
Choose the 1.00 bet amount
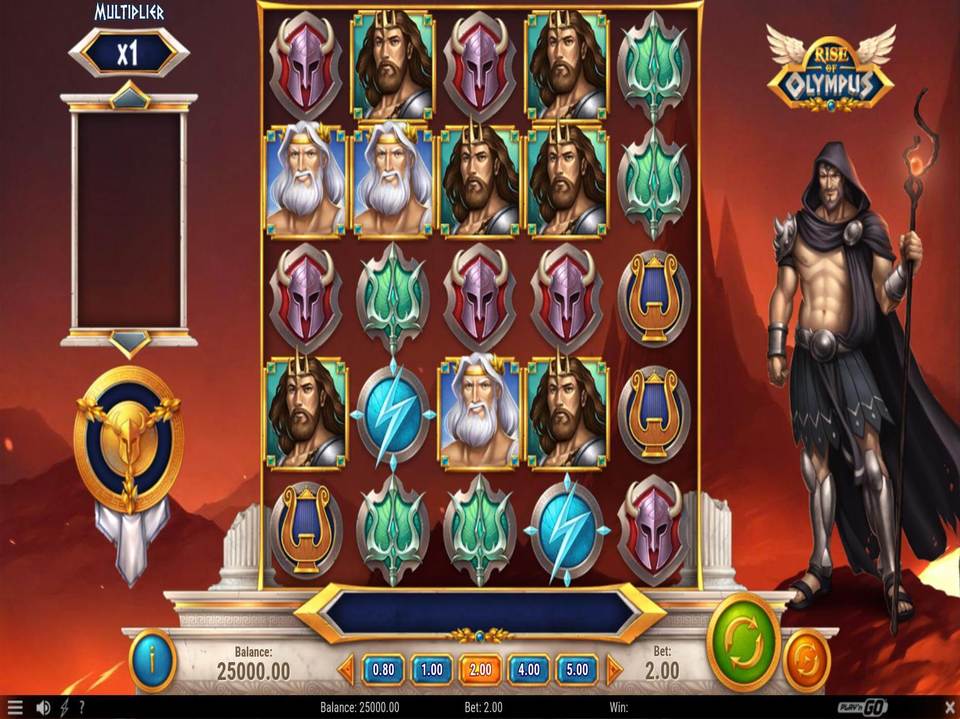tap(431, 669)
